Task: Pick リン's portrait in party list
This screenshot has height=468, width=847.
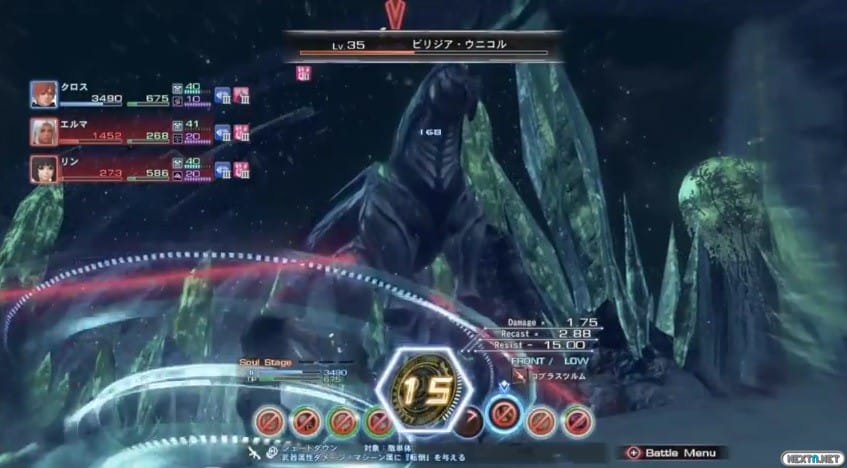Action: 44,168
